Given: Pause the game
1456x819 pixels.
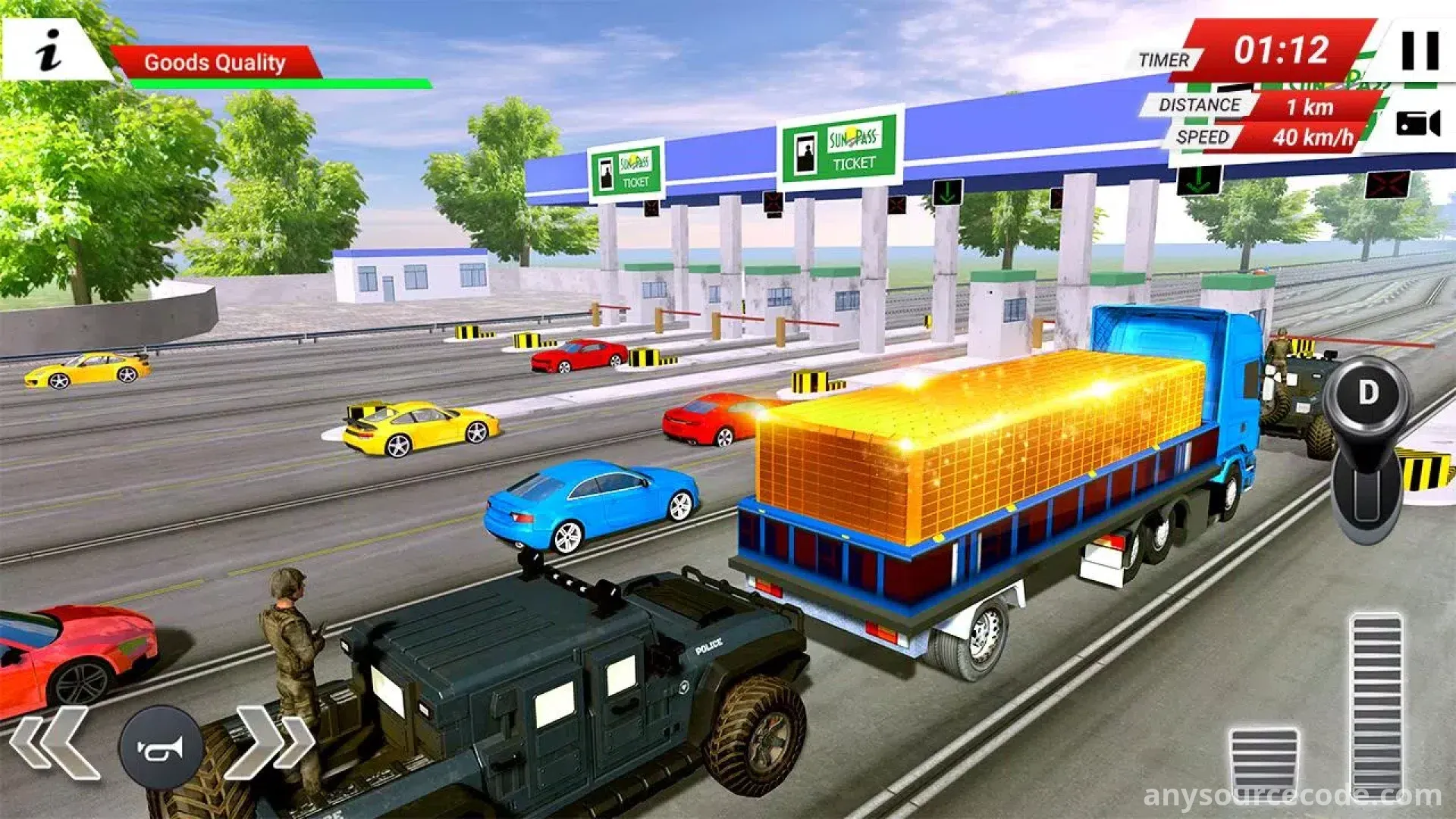Looking at the screenshot, I should (1420, 51).
